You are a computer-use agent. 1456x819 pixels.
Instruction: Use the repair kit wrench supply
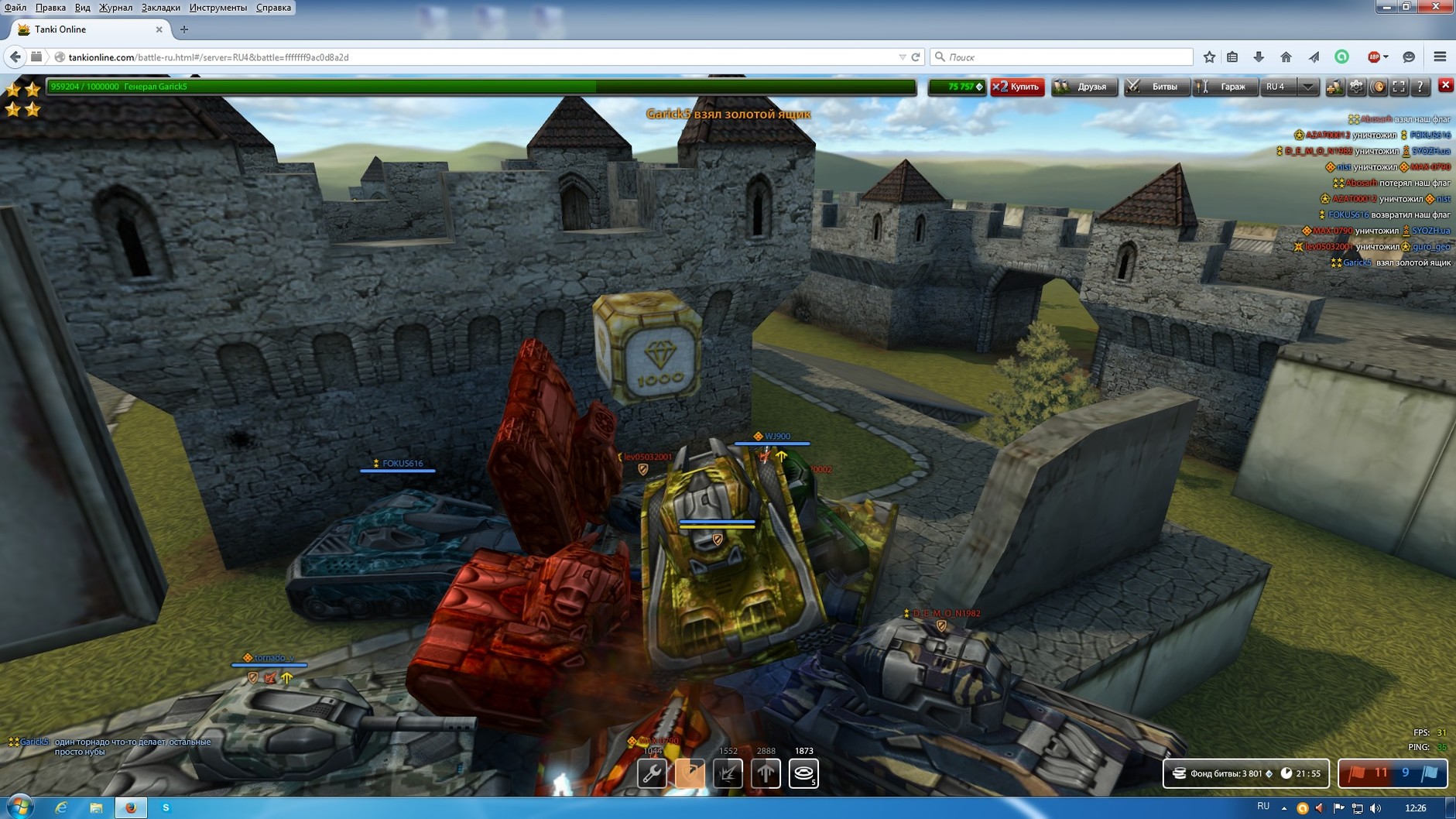coord(652,773)
